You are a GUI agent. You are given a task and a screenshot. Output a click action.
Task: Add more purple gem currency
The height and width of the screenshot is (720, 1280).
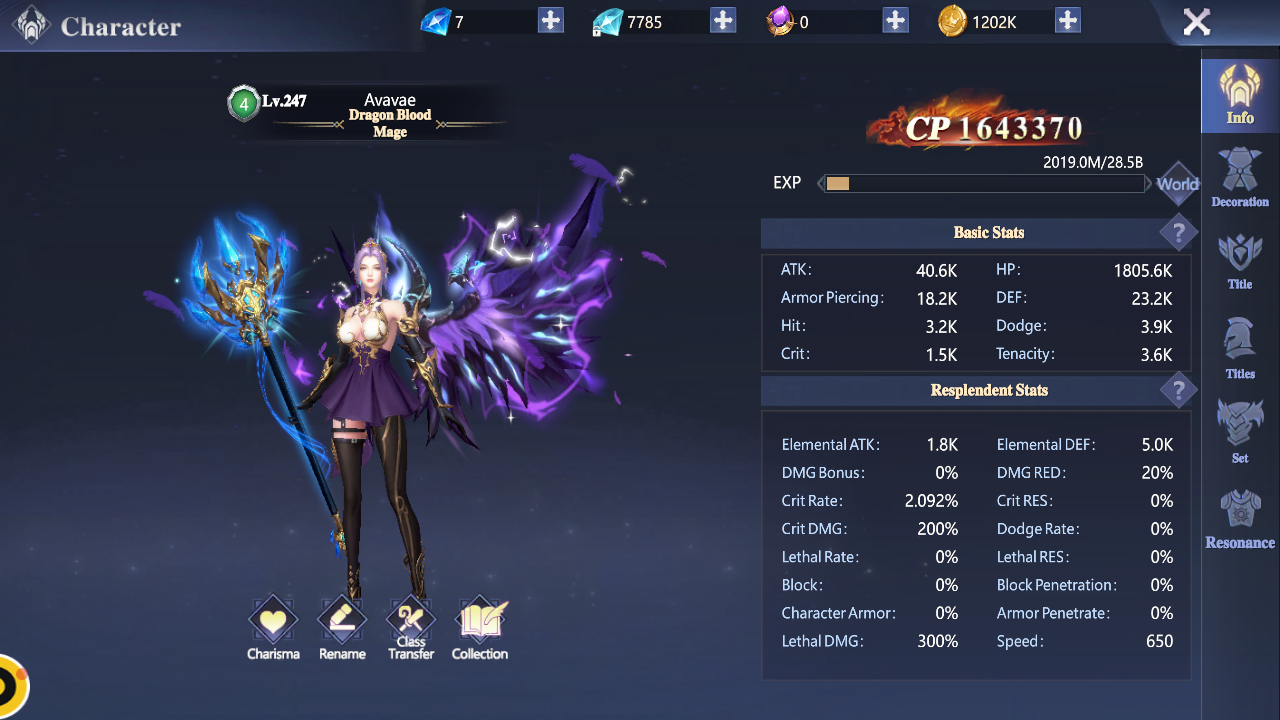point(896,20)
